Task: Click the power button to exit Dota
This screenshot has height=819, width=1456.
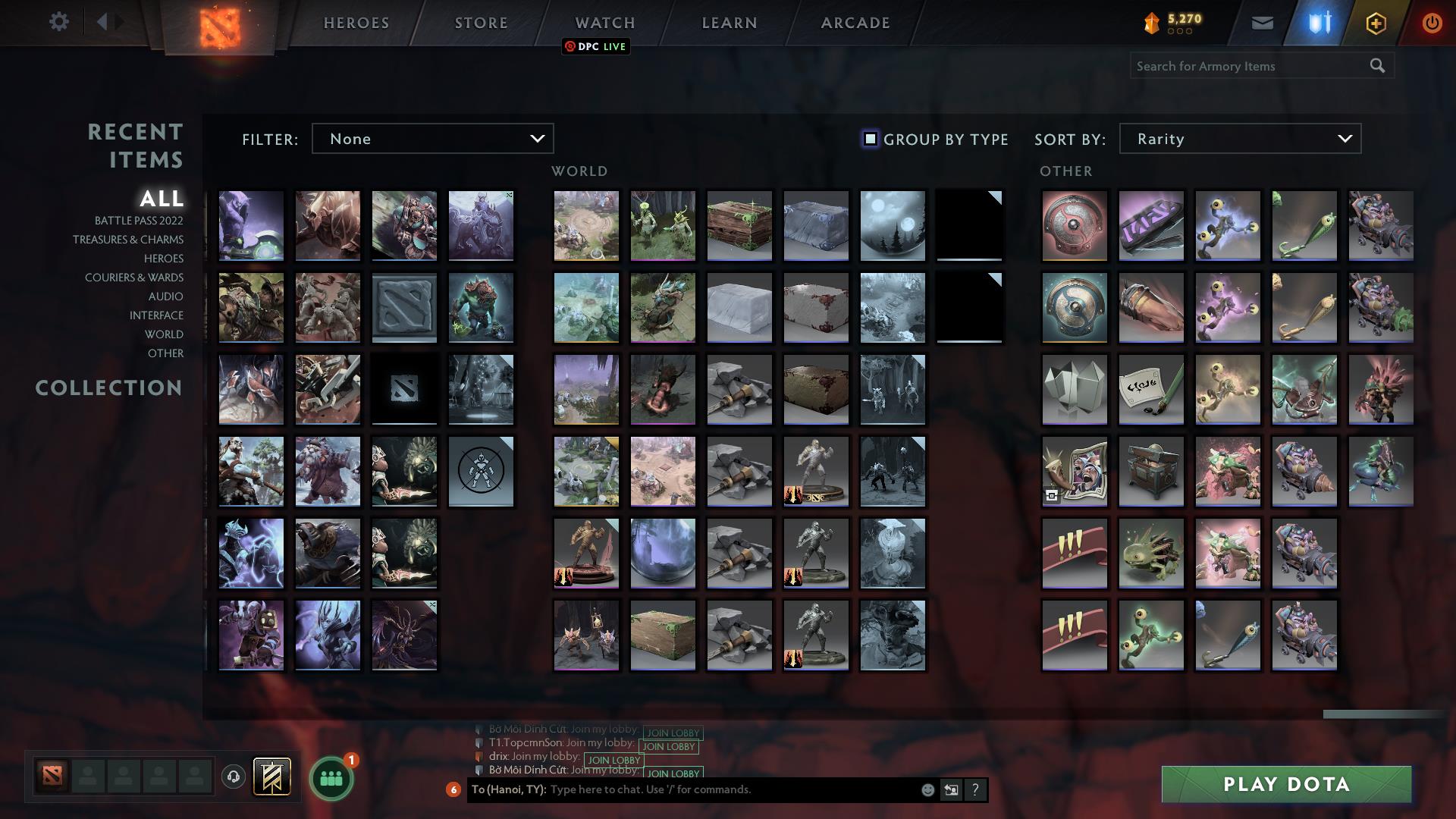Action: [1432, 23]
